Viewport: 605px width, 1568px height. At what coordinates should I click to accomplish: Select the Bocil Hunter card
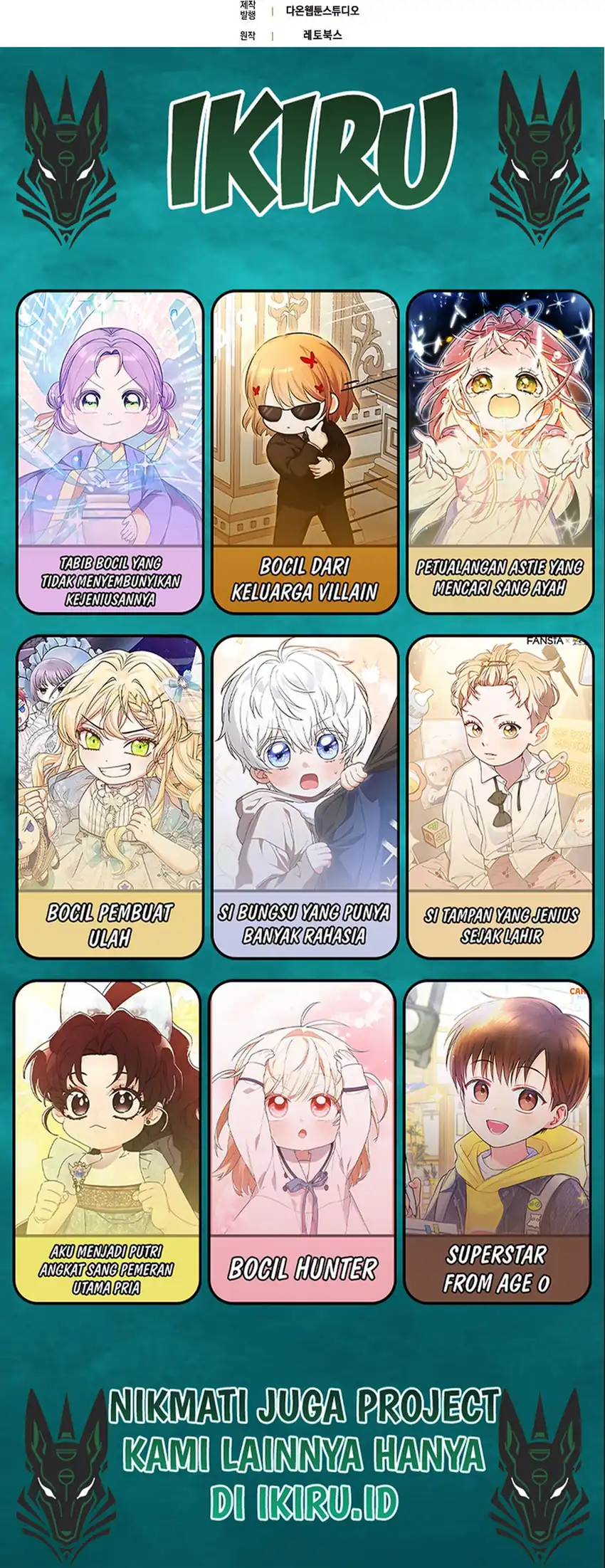point(302,1142)
